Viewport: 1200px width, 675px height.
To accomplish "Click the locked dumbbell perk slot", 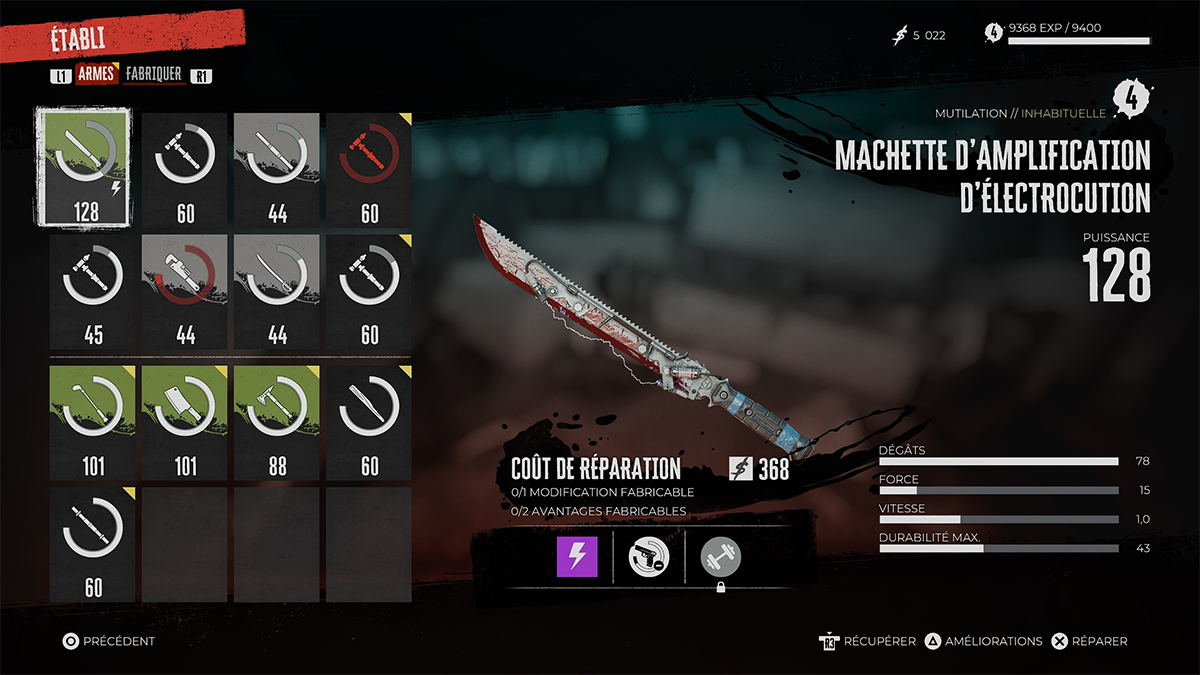I will pyautogui.click(x=721, y=557).
